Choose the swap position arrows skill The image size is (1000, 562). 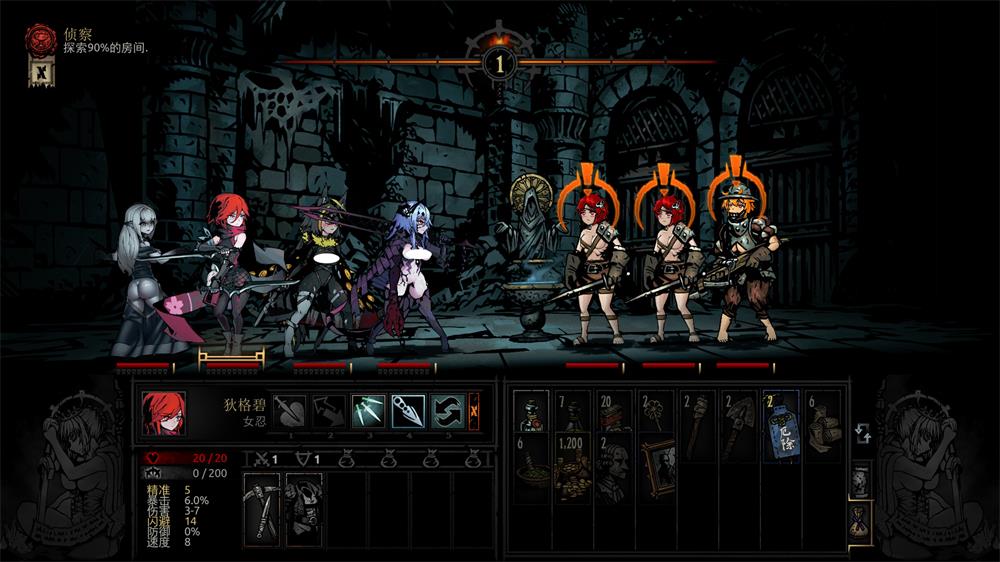coord(447,411)
